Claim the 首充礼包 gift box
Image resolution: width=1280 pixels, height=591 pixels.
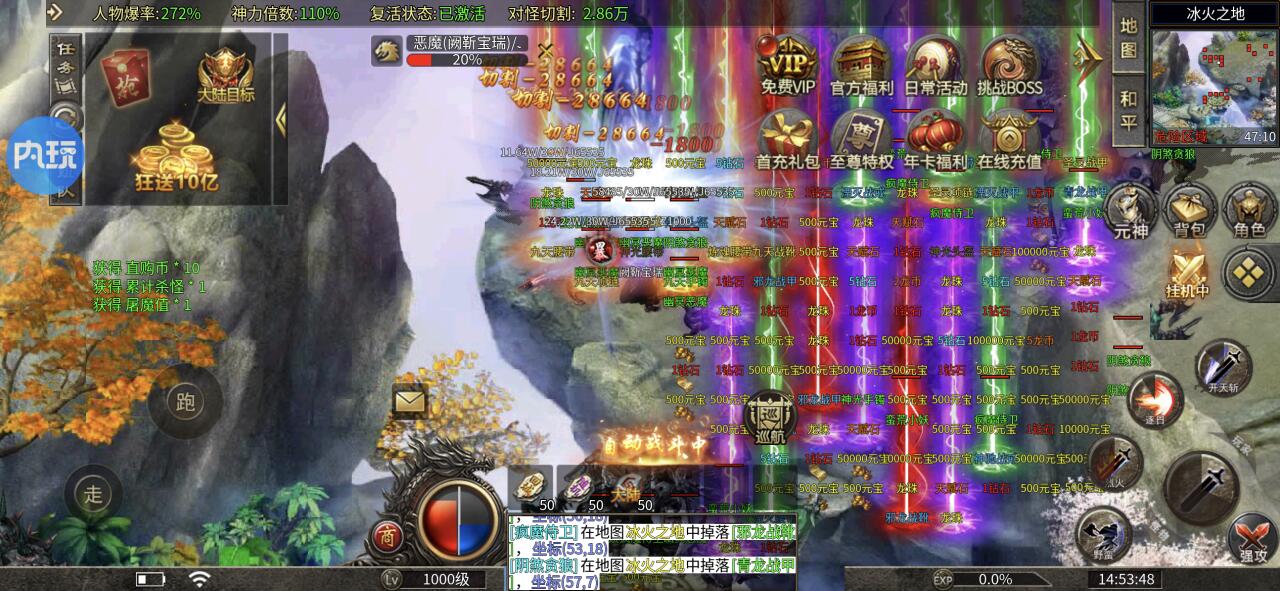point(787,138)
